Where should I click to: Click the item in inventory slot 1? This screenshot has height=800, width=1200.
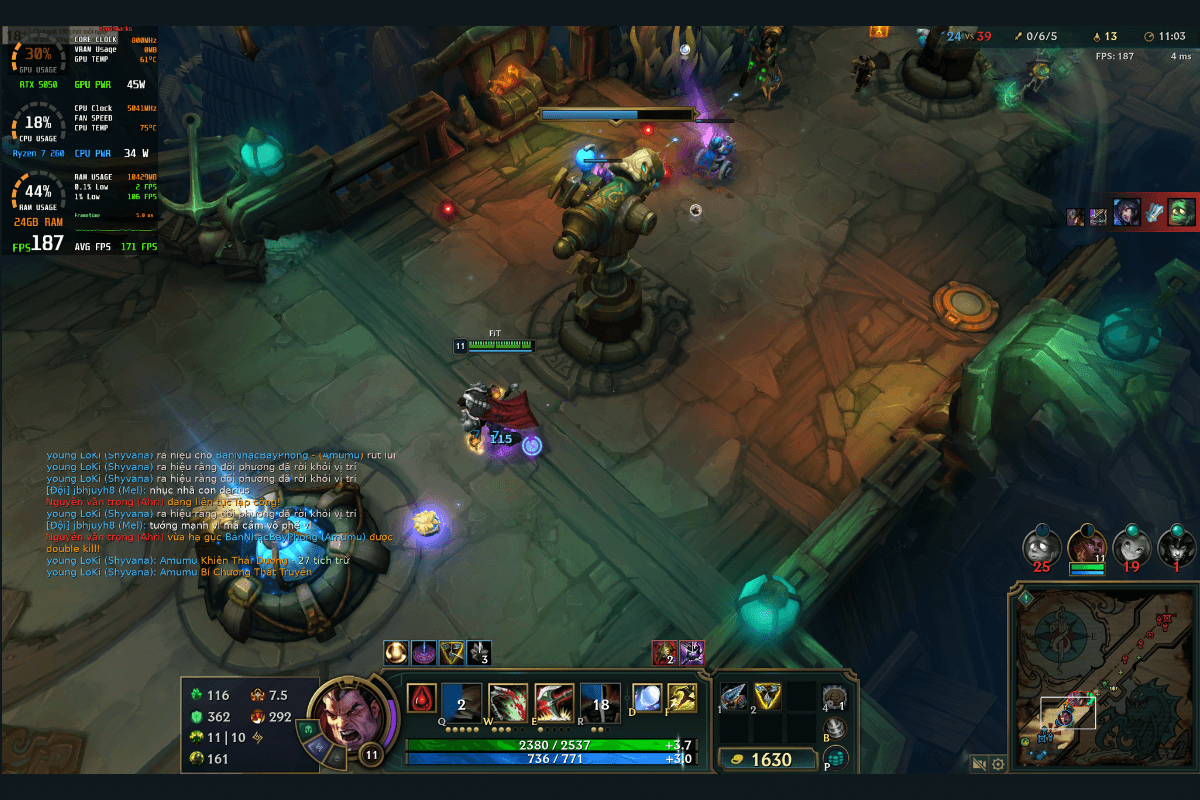click(735, 697)
